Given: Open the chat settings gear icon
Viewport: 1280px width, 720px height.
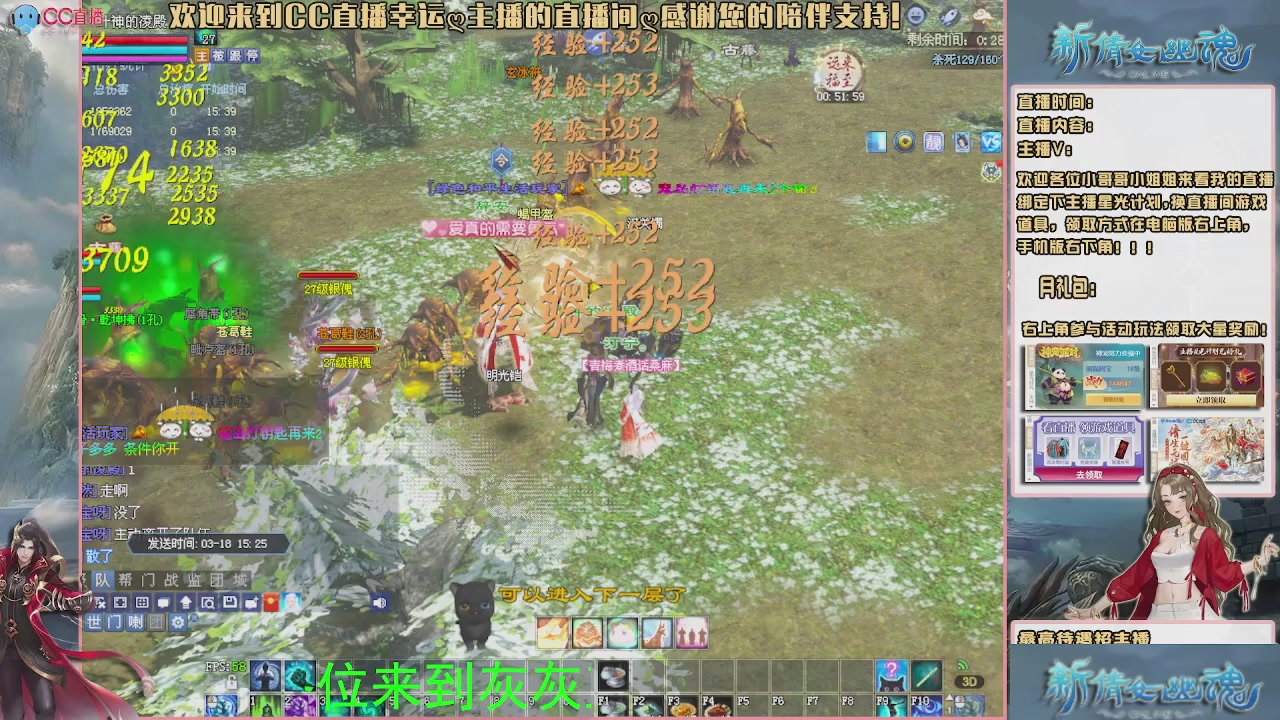Looking at the screenshot, I should [180, 621].
